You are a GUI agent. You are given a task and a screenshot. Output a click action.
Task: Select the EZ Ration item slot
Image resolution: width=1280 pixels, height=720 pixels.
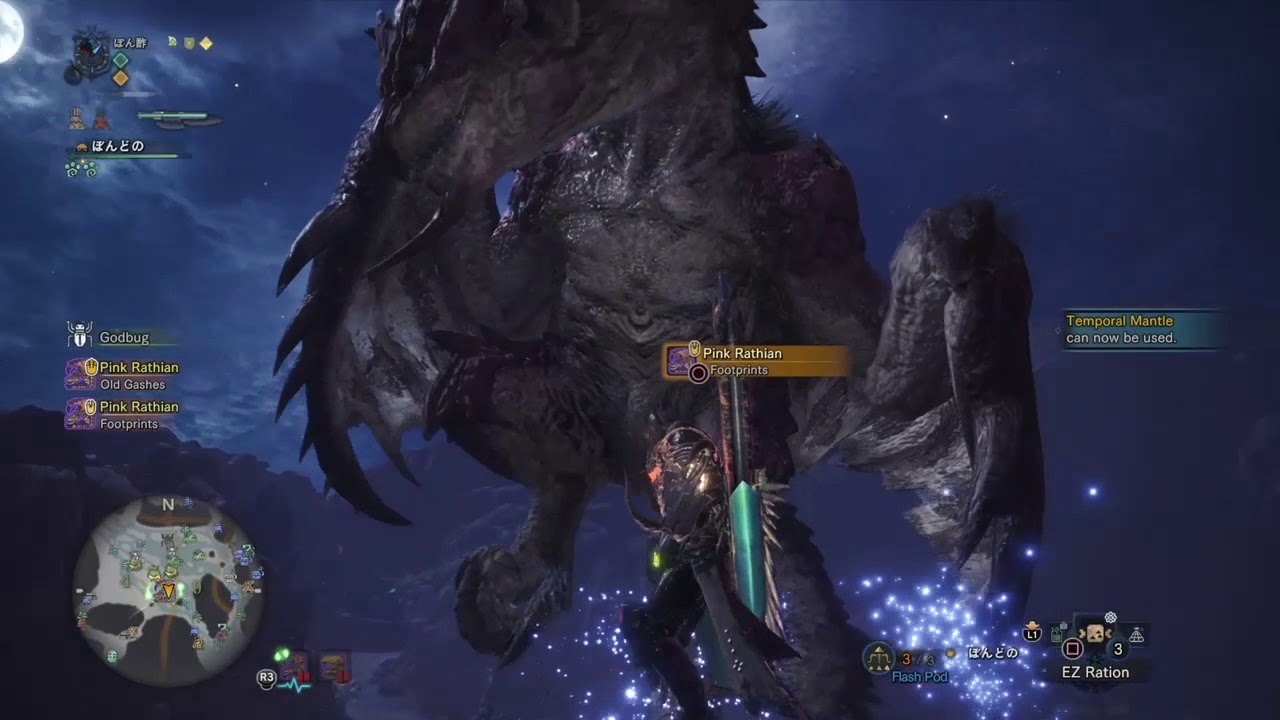coord(1095,636)
